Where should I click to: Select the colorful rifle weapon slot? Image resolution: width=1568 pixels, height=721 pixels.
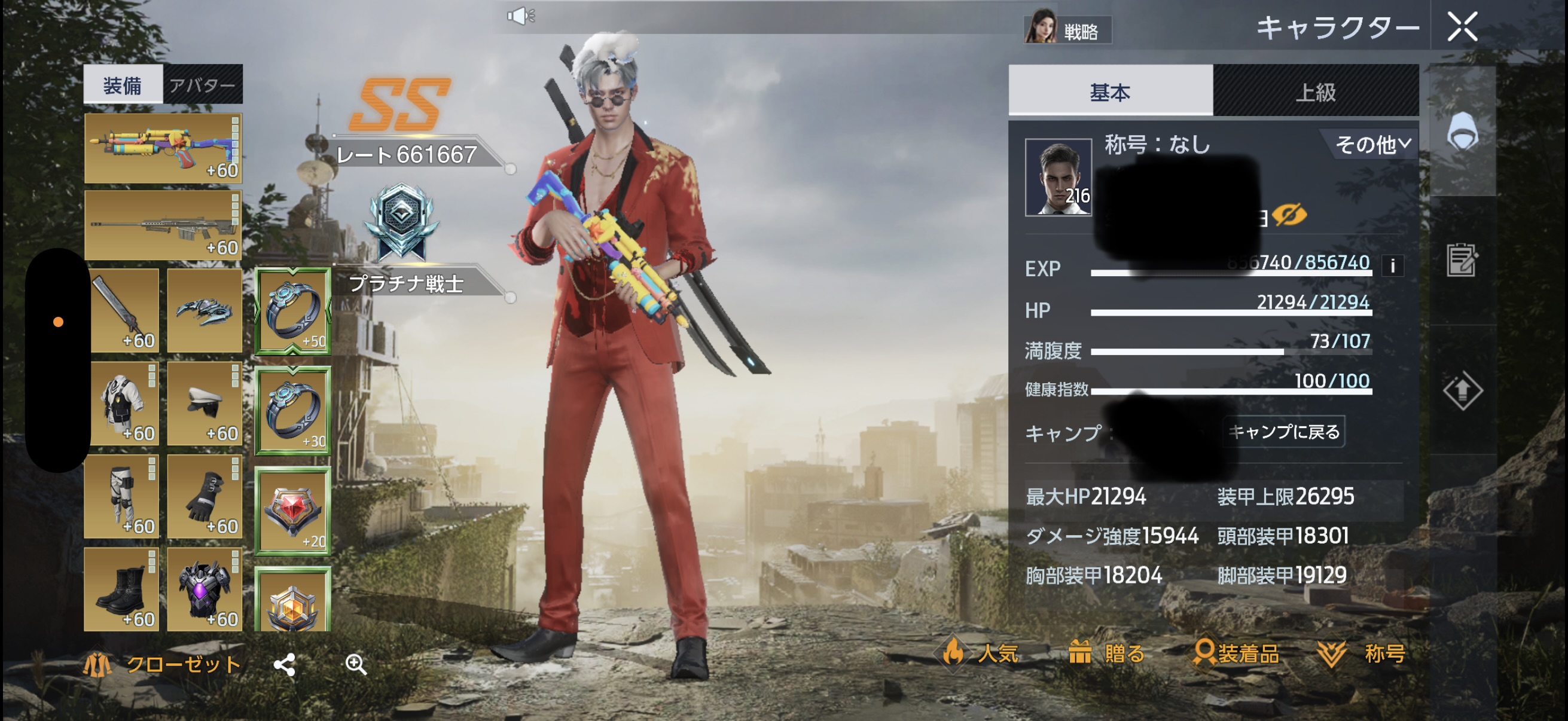pyautogui.click(x=163, y=148)
